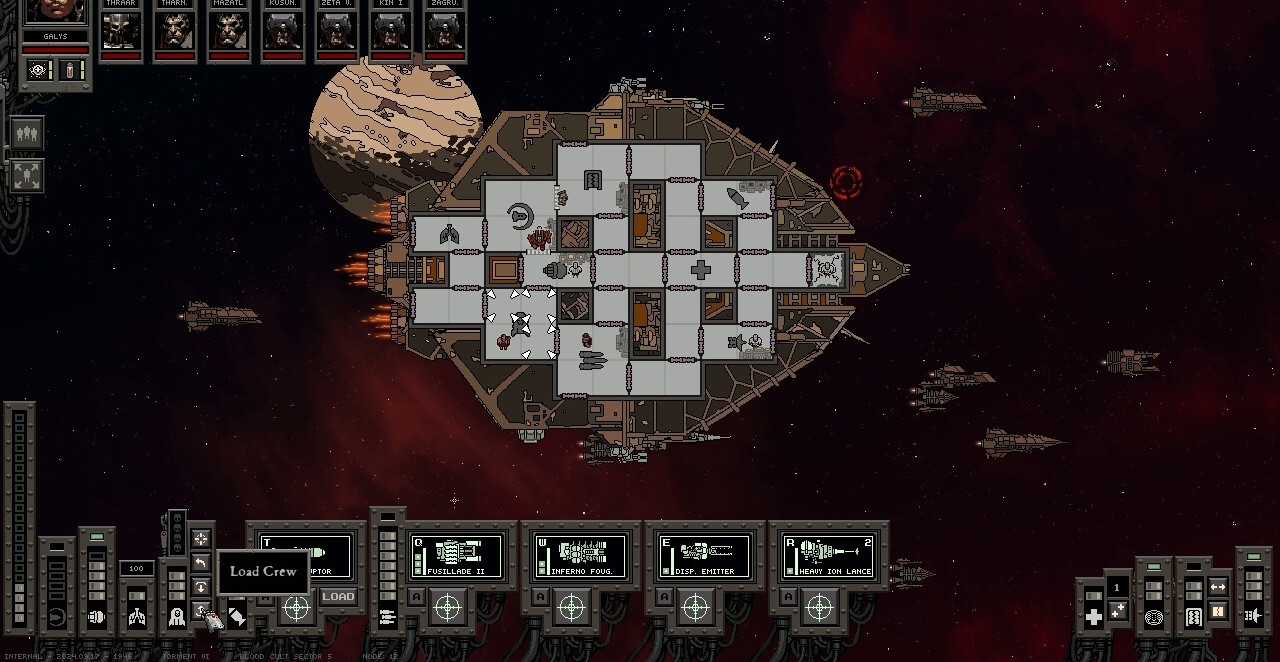This screenshot has height=662, width=1280.
Task: Activate Galys's eye ability icon
Action: point(40,70)
